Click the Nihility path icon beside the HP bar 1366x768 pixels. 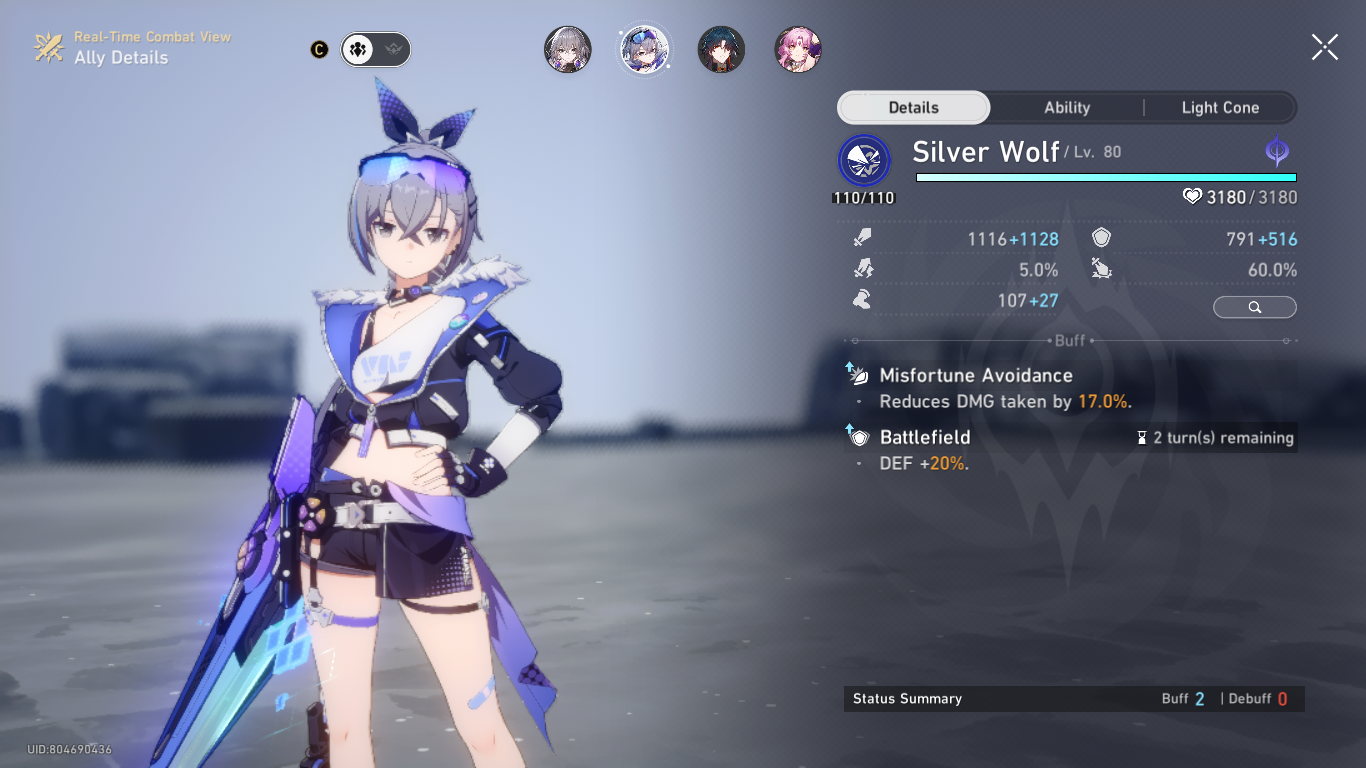[x=1278, y=152]
